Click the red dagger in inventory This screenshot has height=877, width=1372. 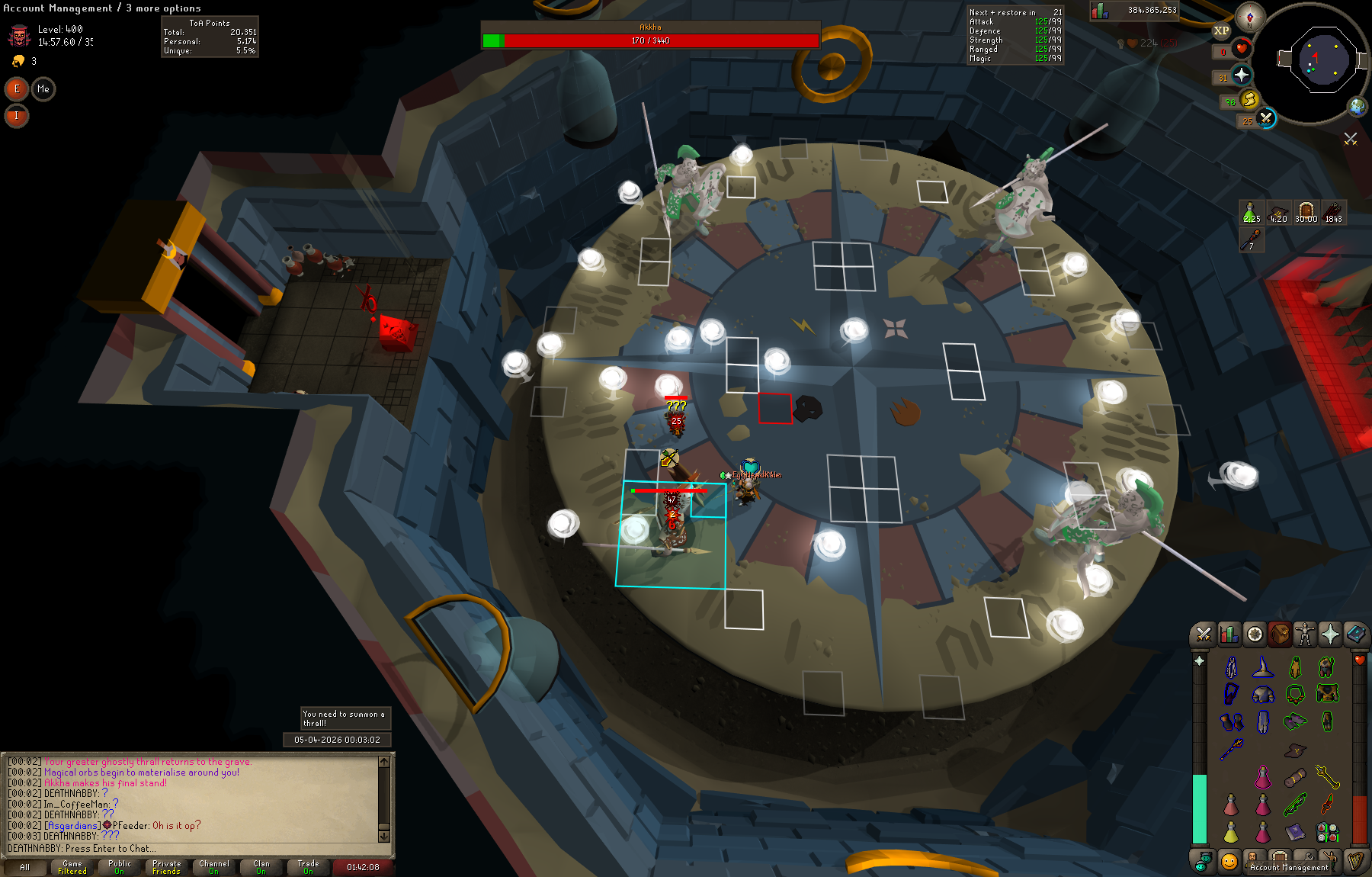tap(1327, 804)
